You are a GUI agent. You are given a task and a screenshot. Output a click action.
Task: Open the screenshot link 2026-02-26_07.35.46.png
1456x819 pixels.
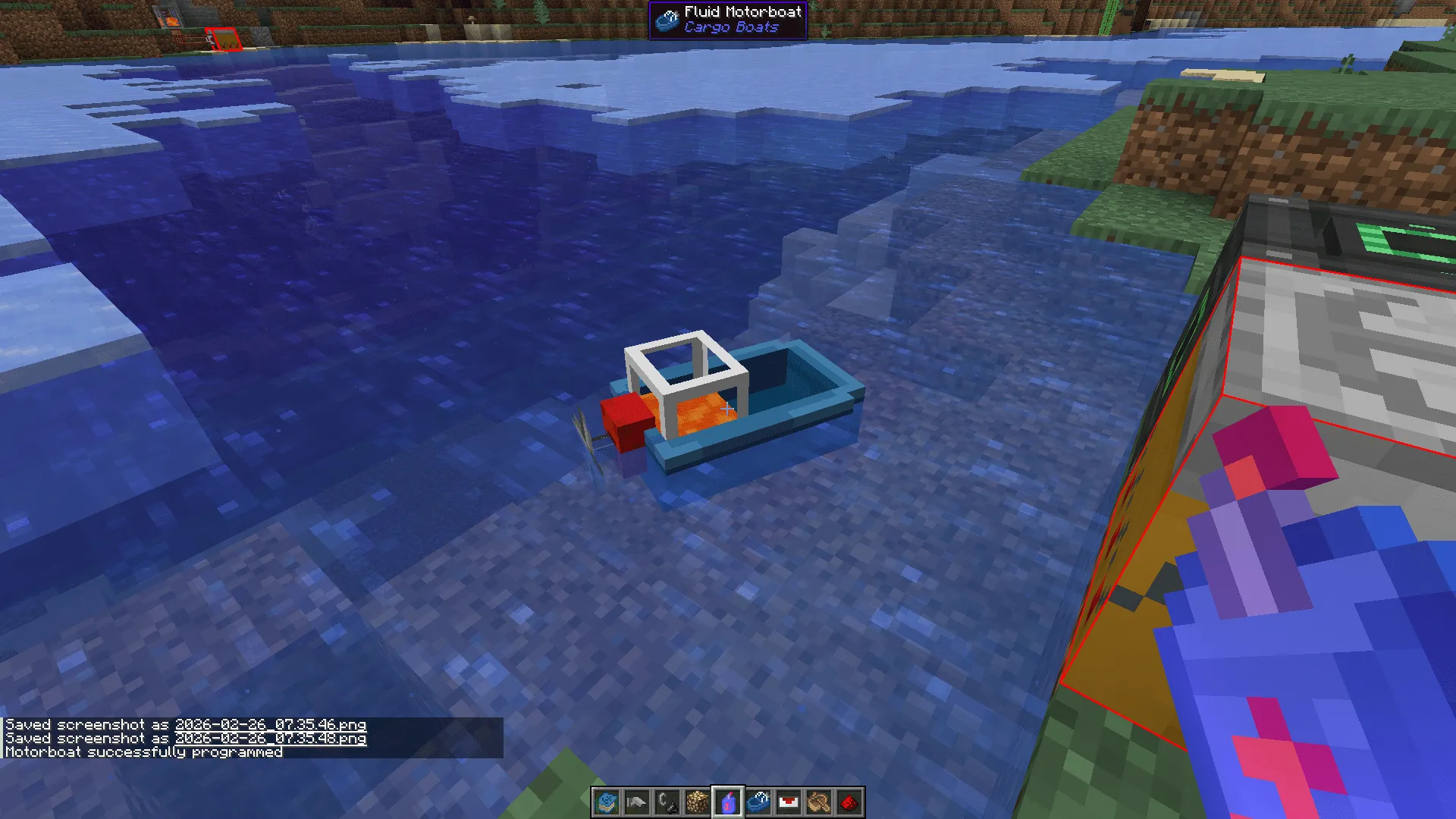click(270, 725)
